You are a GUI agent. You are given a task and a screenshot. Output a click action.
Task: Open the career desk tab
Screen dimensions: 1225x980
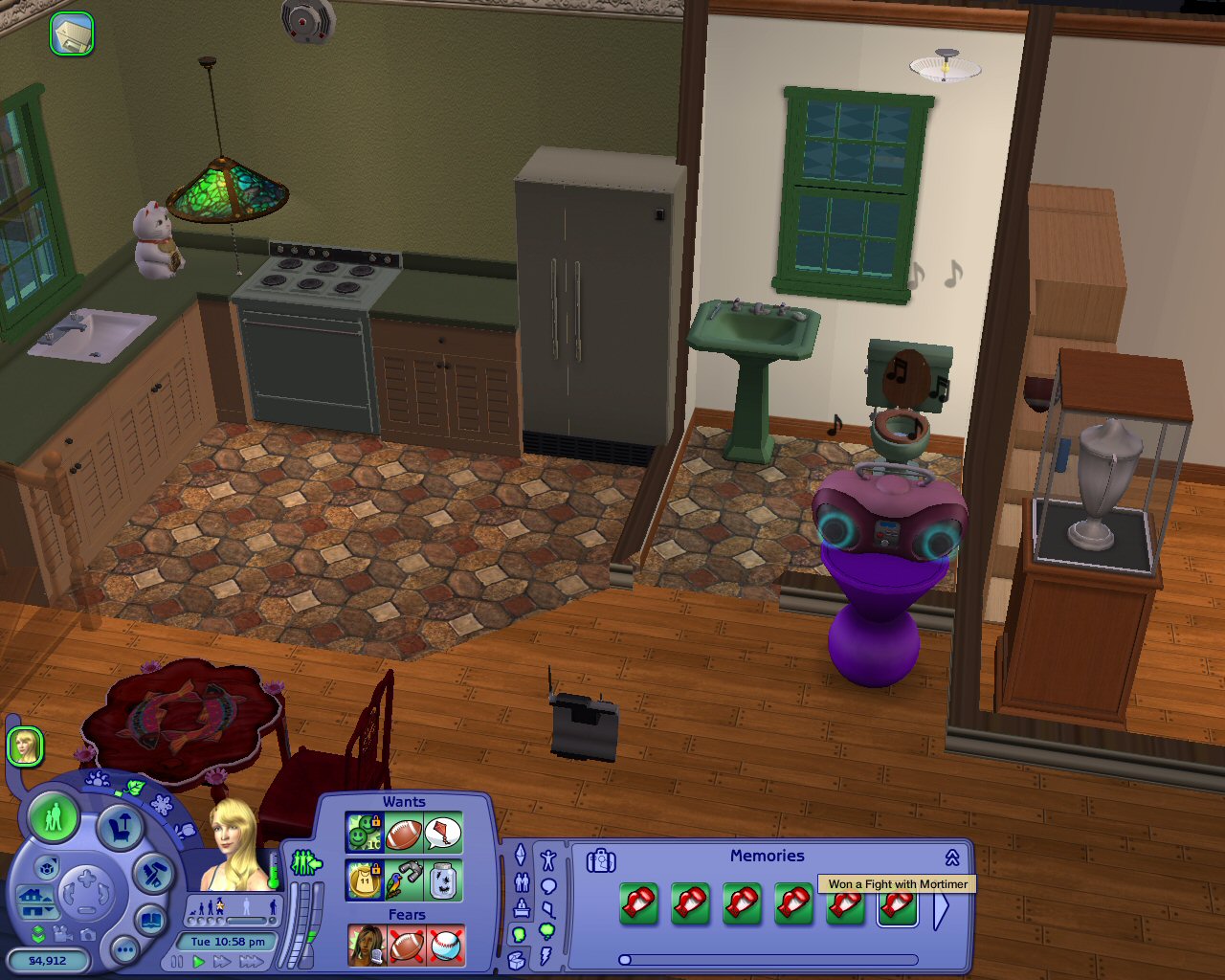coord(522,907)
